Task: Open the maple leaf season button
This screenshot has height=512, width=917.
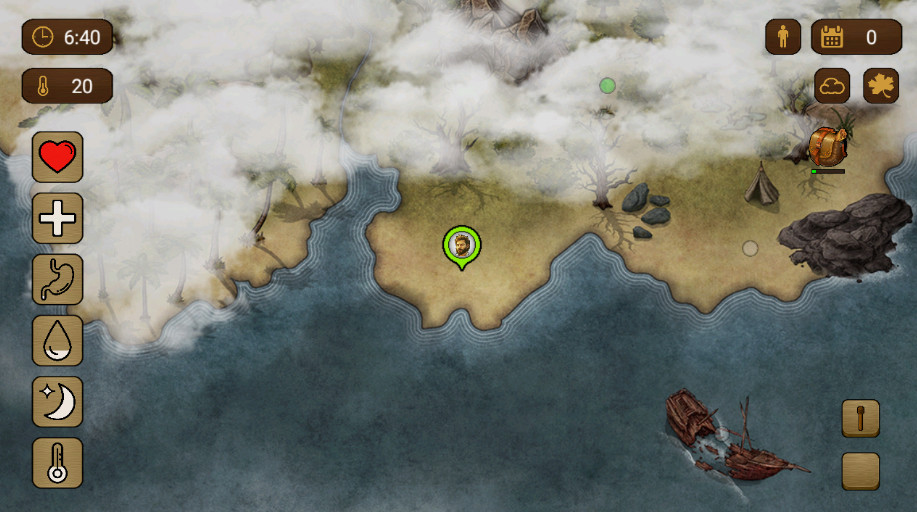Action: click(881, 86)
